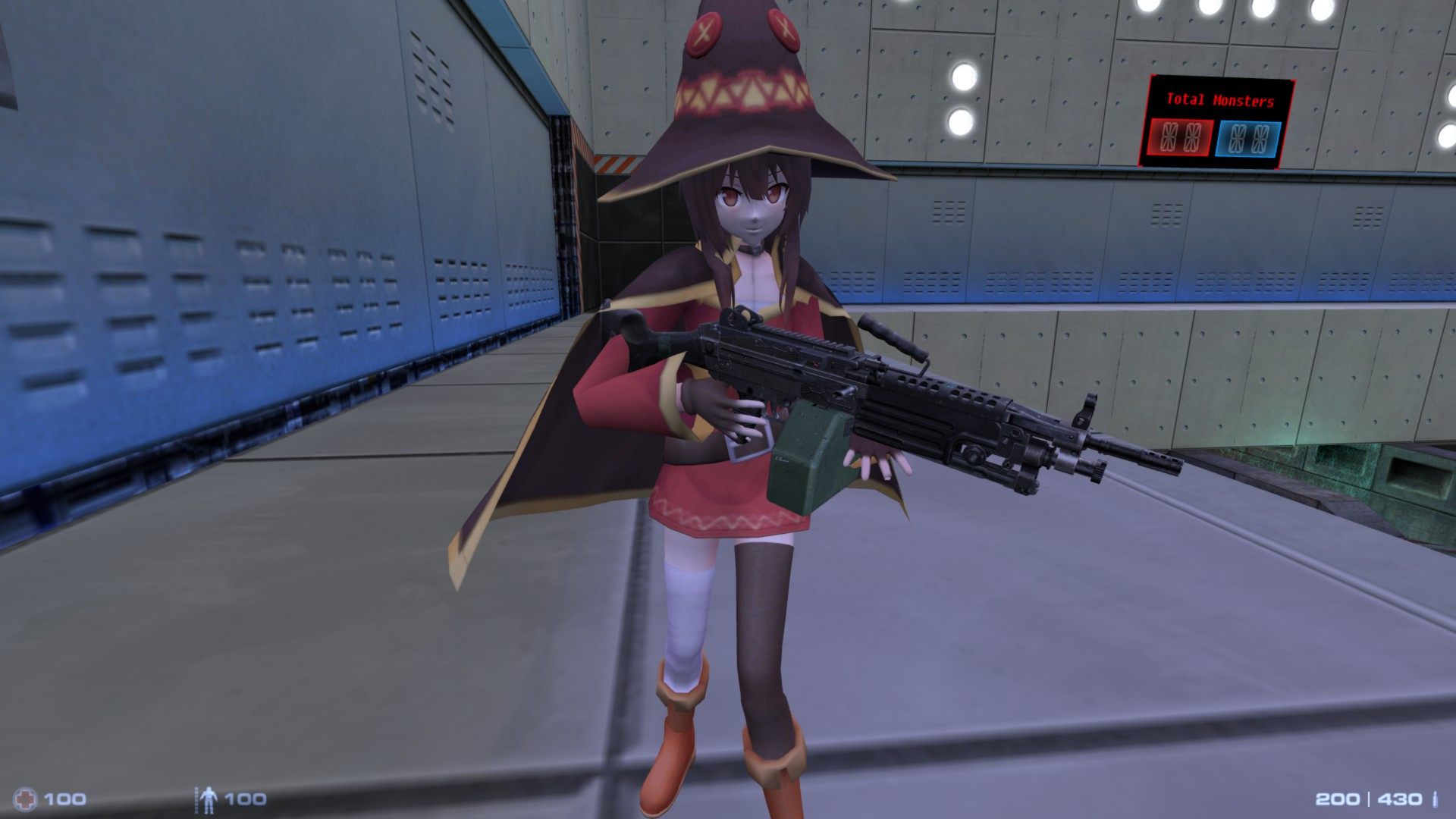Click the ammo counter reading 200
Screen dimensions: 1456x819
tap(1337, 799)
